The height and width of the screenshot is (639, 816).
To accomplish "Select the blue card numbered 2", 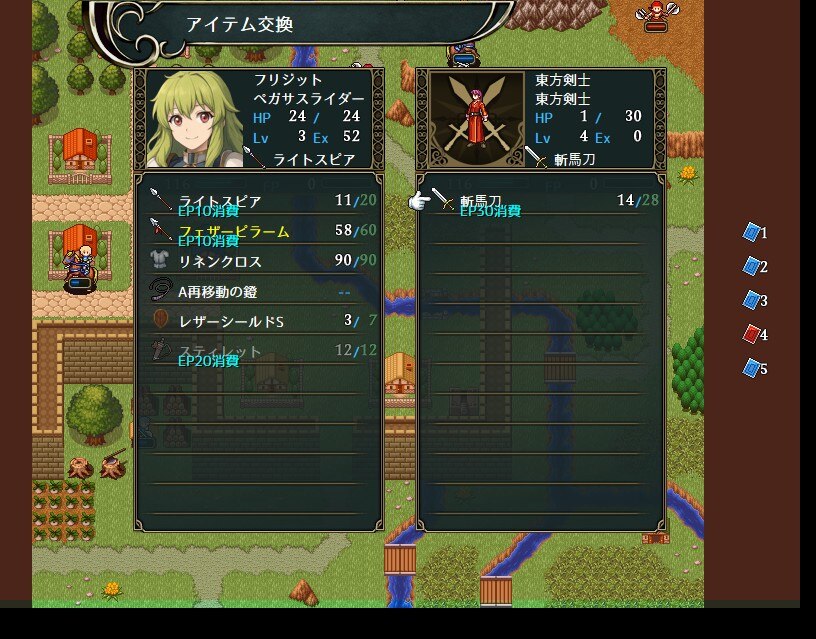I will tap(753, 266).
